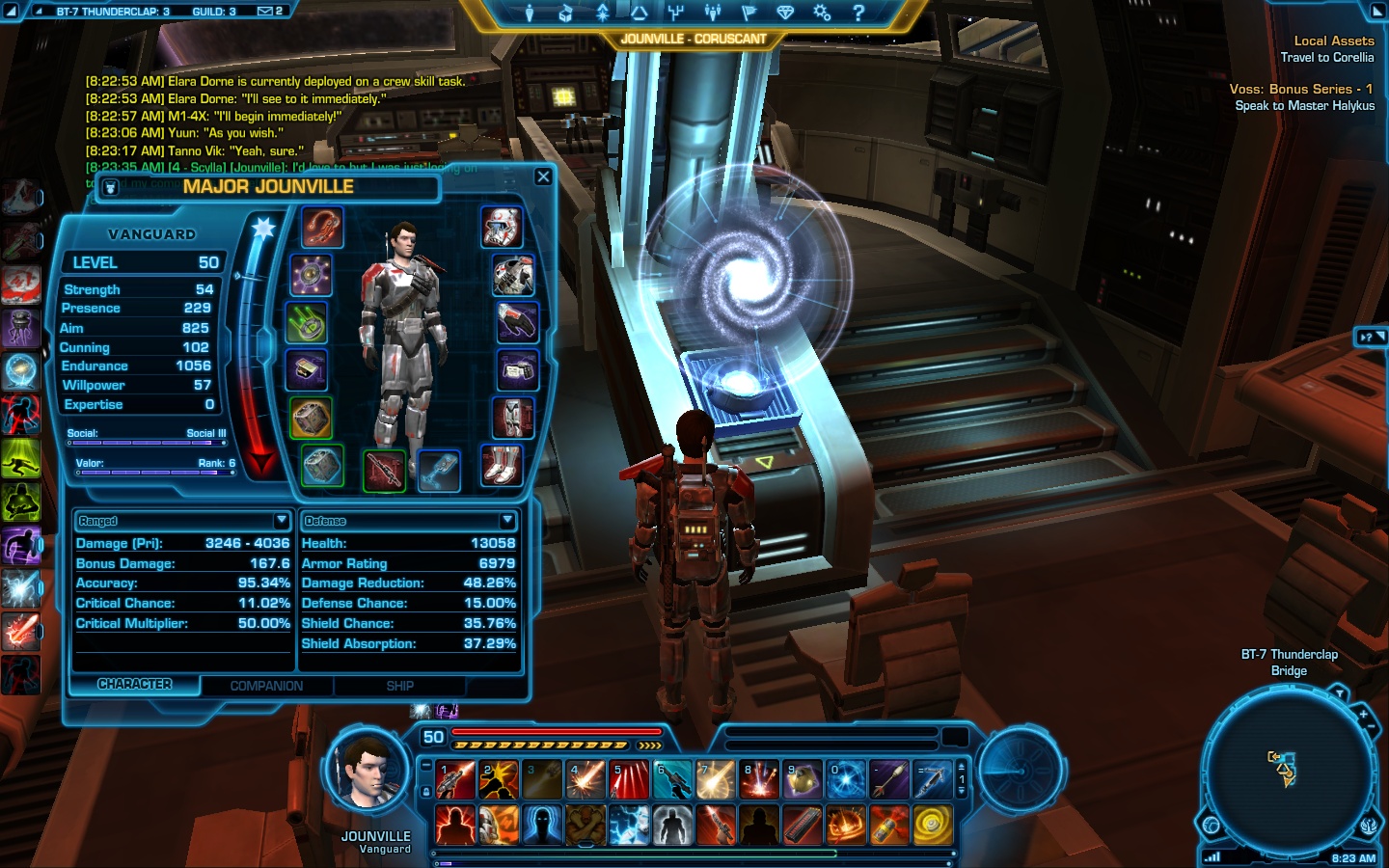1389x868 pixels.
Task: Select the equipped boots slot
Action: (x=502, y=466)
